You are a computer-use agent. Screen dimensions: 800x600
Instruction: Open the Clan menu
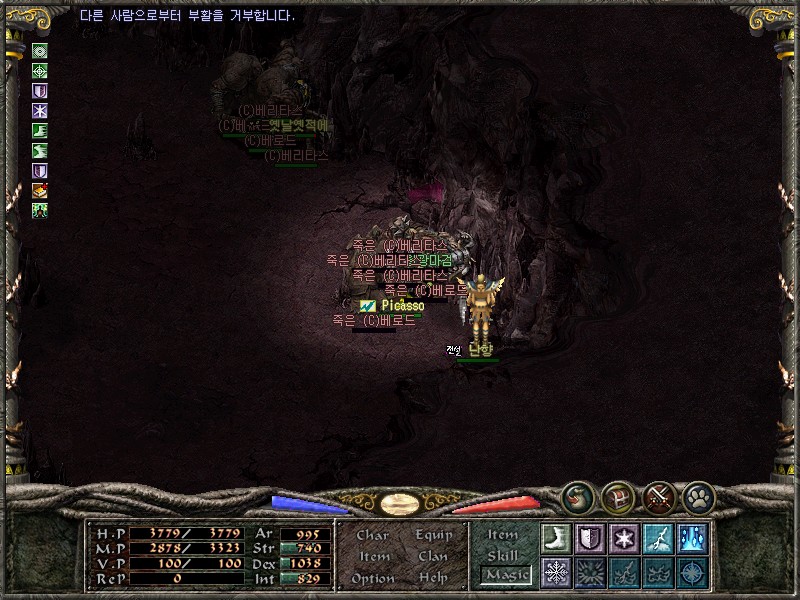click(433, 556)
